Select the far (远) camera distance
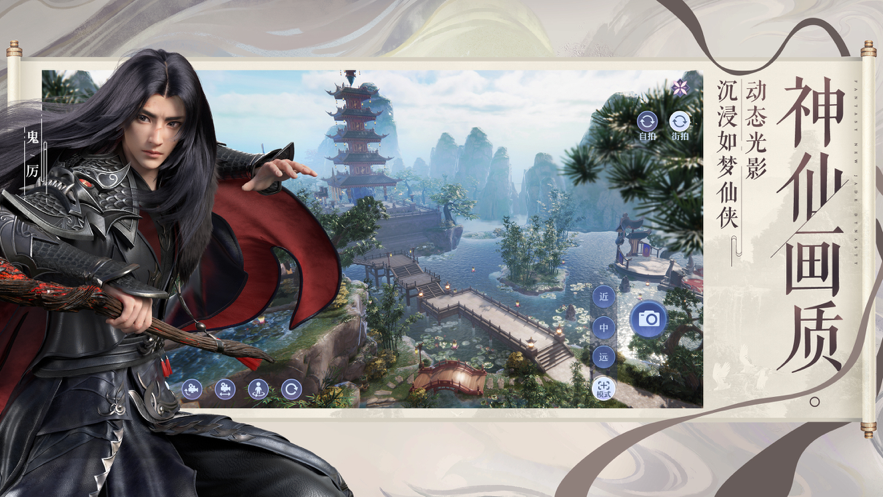Screen dimensions: 883x497 (x=603, y=356)
